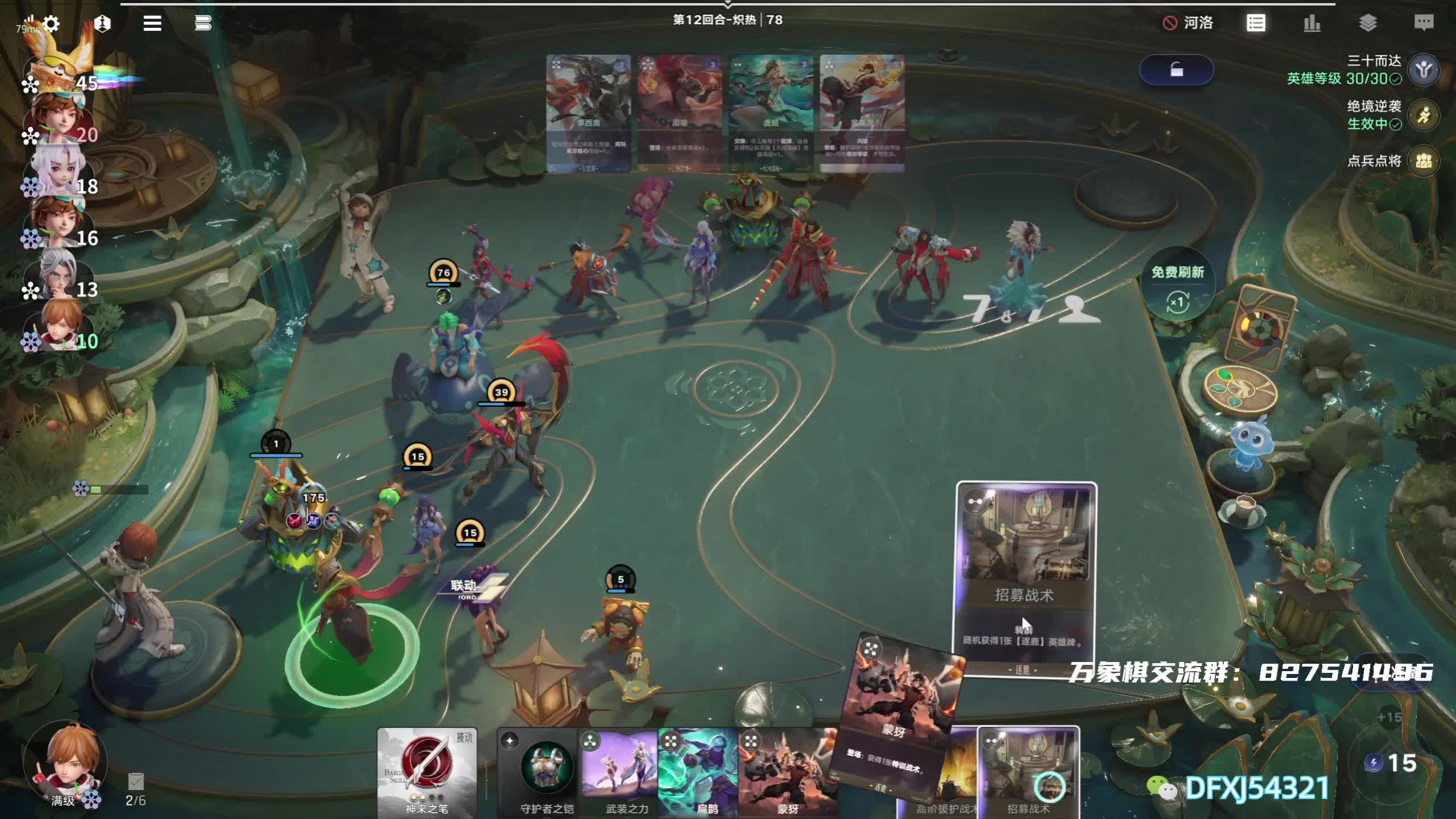Toggle the shop lock button
The height and width of the screenshot is (819, 1456).
click(1176, 70)
